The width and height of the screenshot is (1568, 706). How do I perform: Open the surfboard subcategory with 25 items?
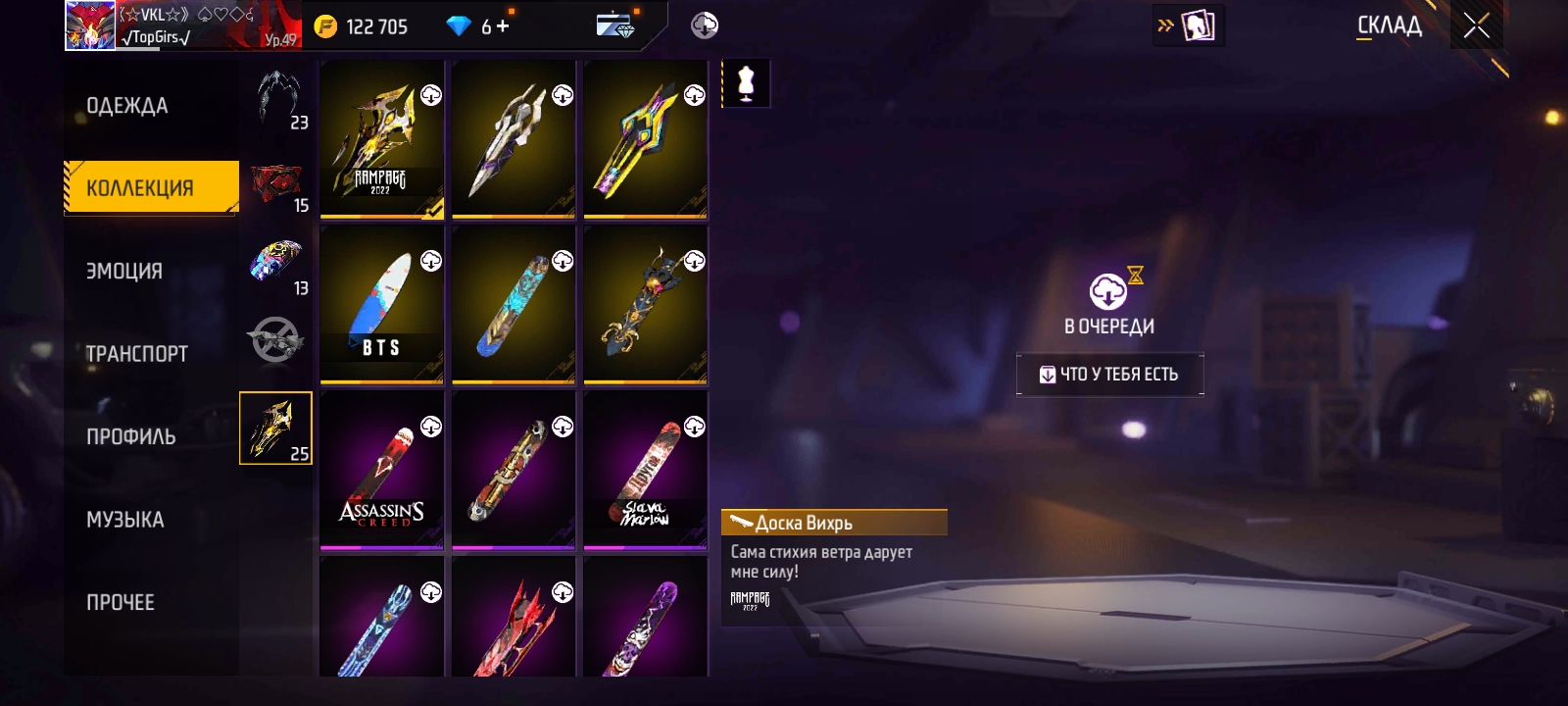click(x=275, y=429)
